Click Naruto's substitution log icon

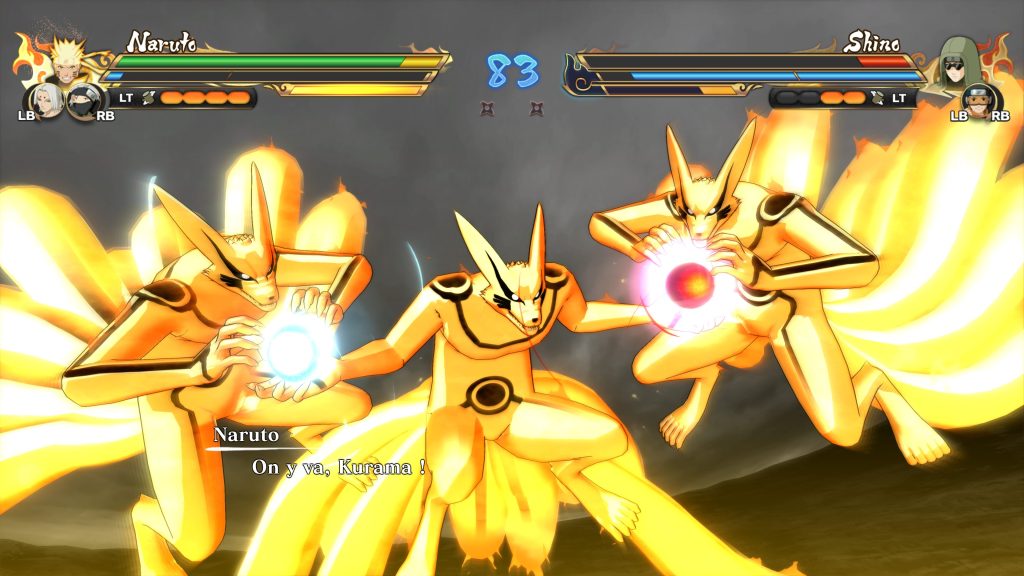click(150, 97)
